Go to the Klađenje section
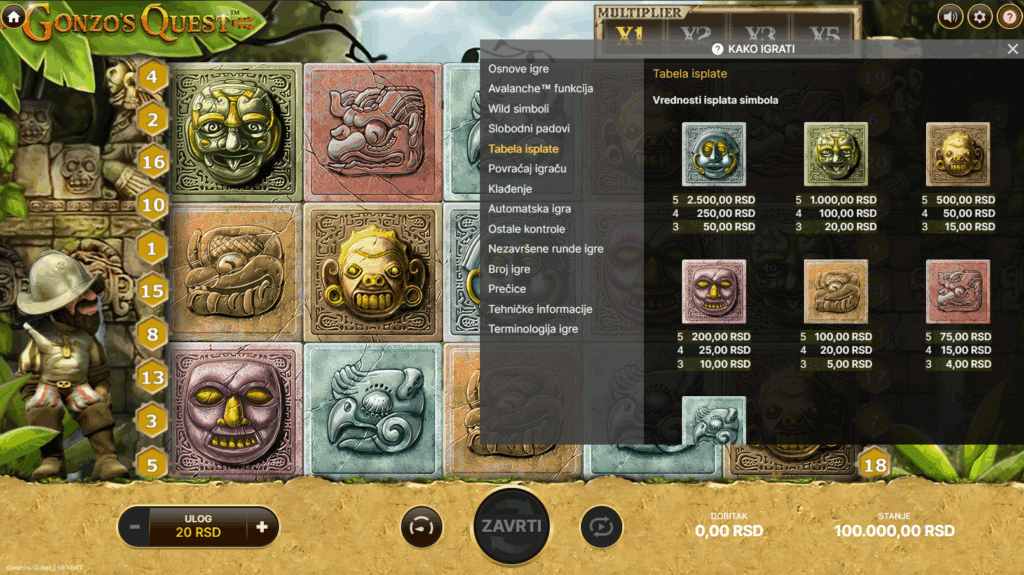 (510, 188)
